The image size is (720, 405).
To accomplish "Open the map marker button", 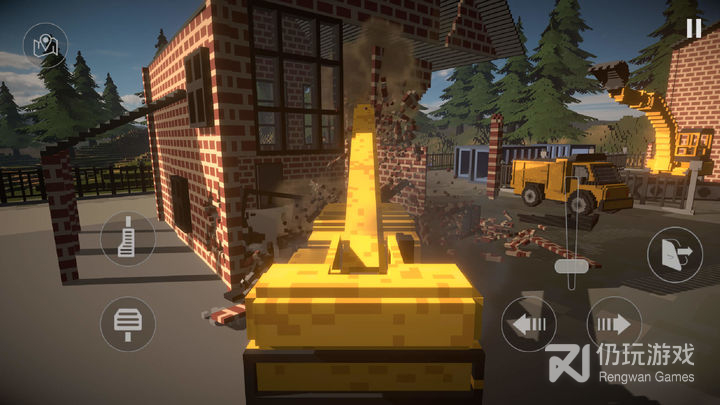I will [45, 45].
